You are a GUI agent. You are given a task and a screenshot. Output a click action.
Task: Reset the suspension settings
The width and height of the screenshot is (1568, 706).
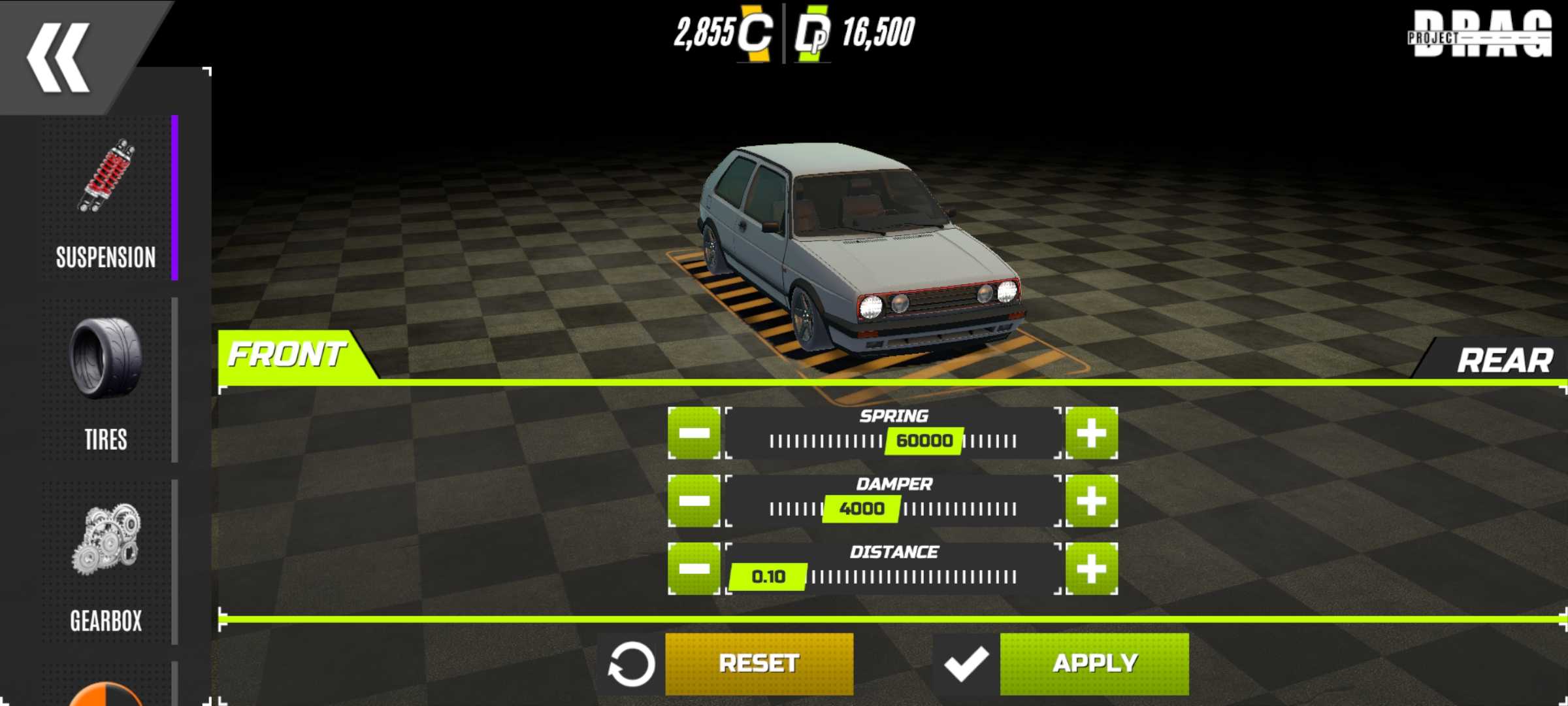[x=759, y=664]
